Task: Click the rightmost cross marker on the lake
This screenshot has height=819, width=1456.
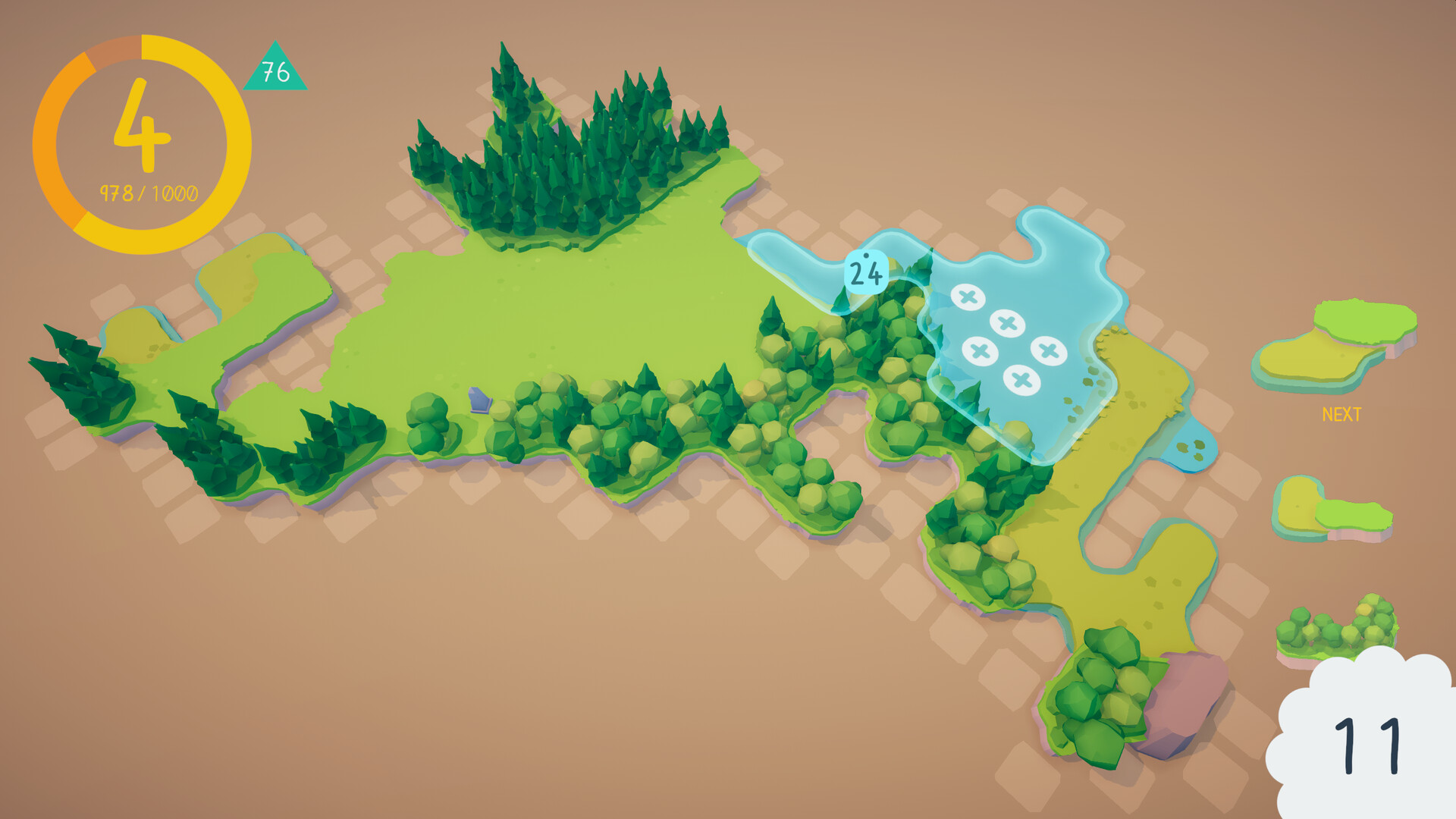Action: click(1049, 350)
